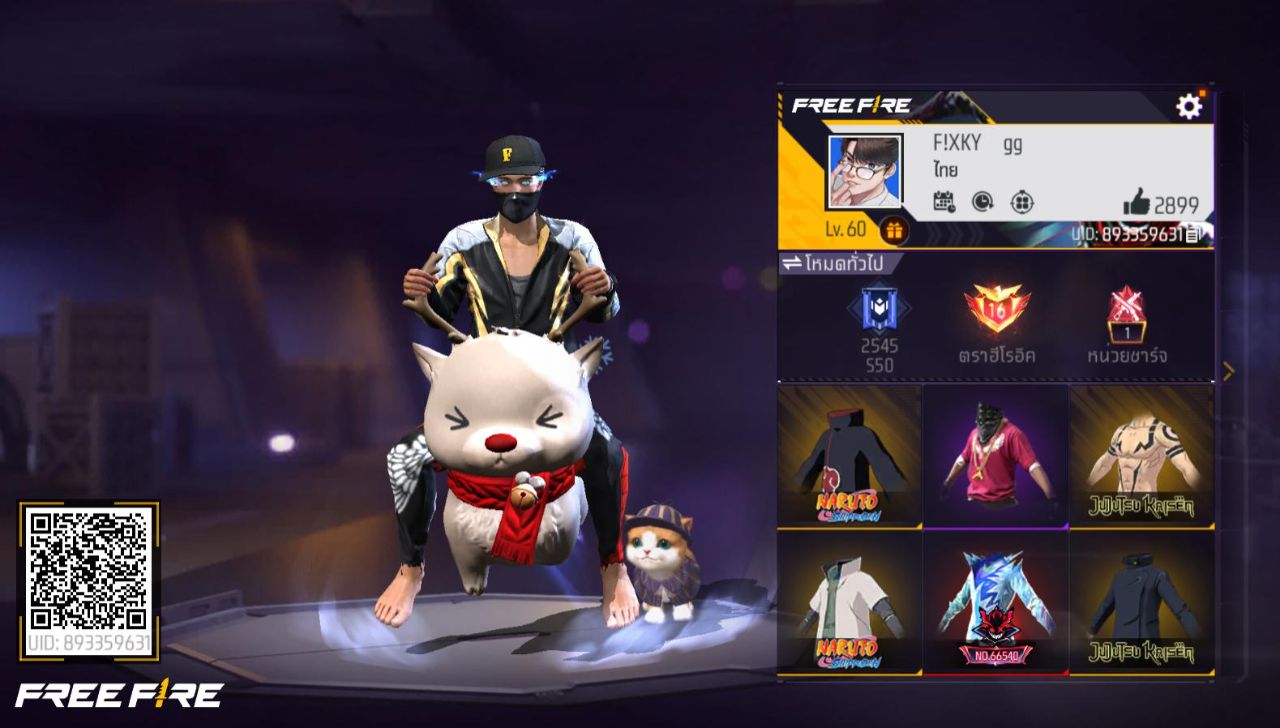
Task: Click the crosshair icon in profile card
Action: 1021,202
